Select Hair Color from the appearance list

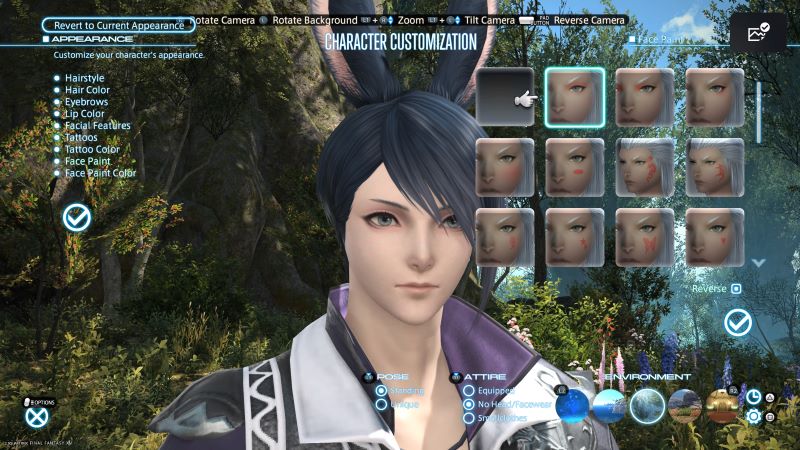click(87, 89)
